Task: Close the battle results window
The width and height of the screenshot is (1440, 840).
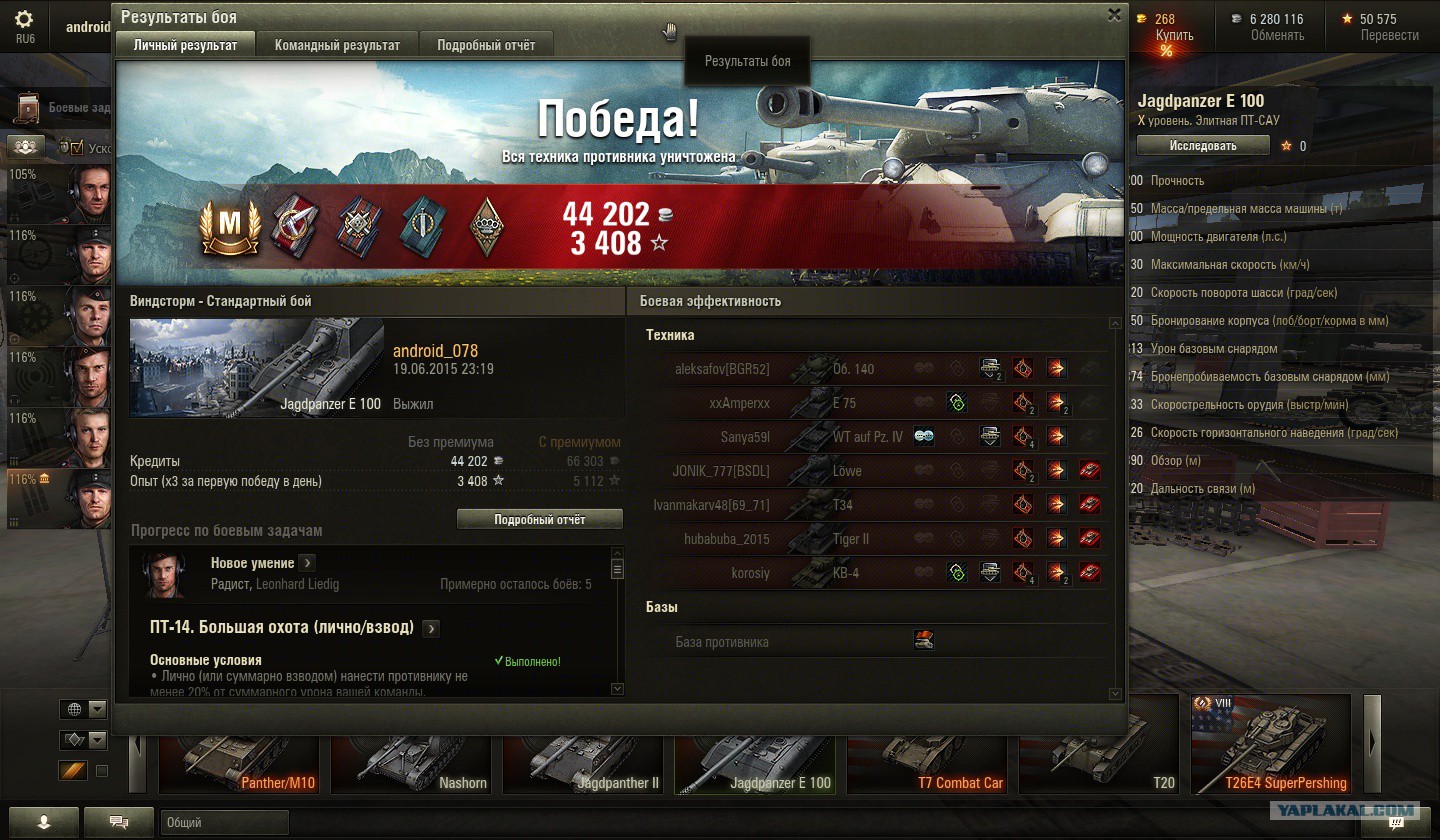Action: pyautogui.click(x=1114, y=15)
